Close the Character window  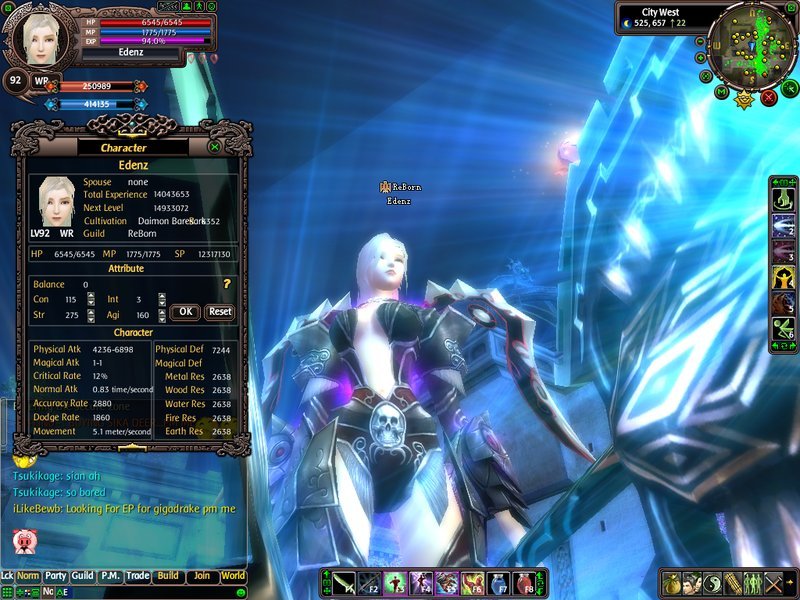(215, 147)
